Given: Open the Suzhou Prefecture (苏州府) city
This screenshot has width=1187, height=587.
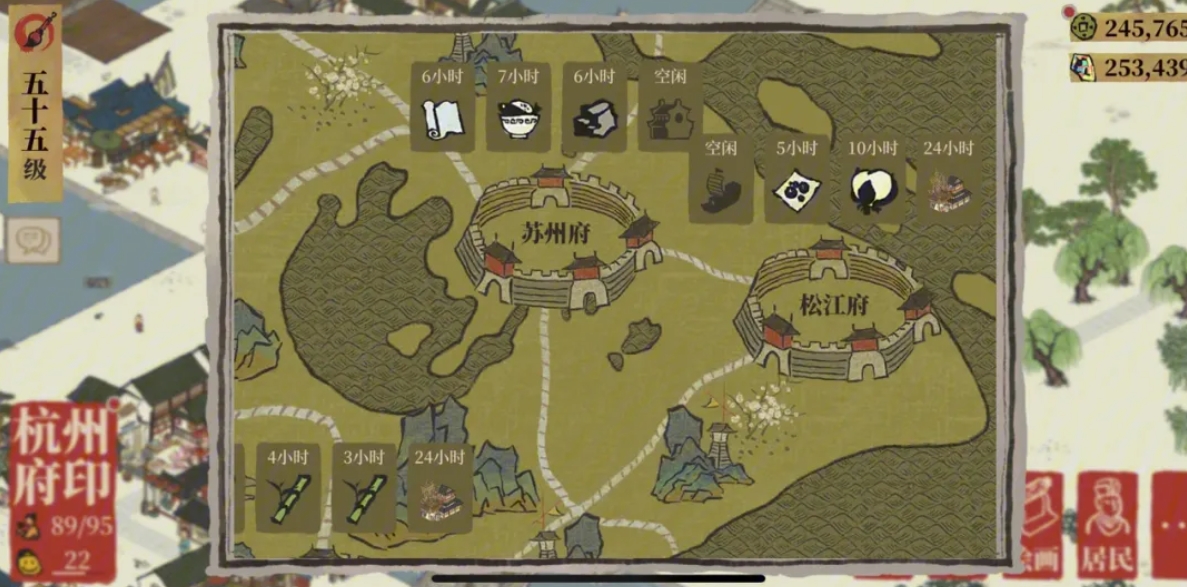Looking at the screenshot, I should tap(555, 240).
